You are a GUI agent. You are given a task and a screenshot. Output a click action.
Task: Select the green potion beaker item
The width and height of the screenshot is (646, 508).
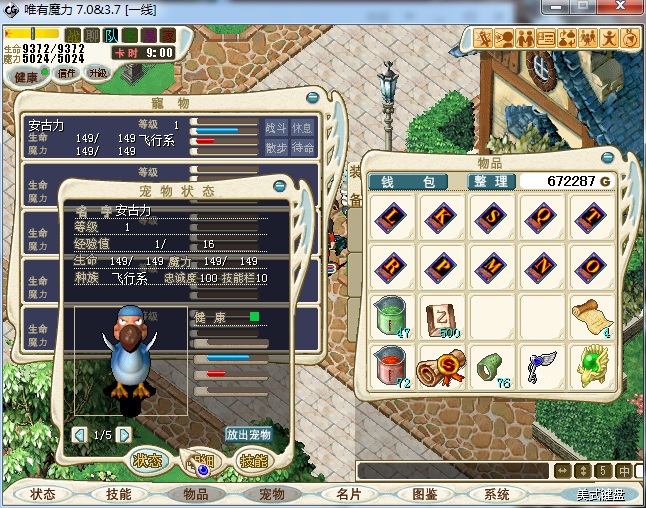[x=389, y=317]
